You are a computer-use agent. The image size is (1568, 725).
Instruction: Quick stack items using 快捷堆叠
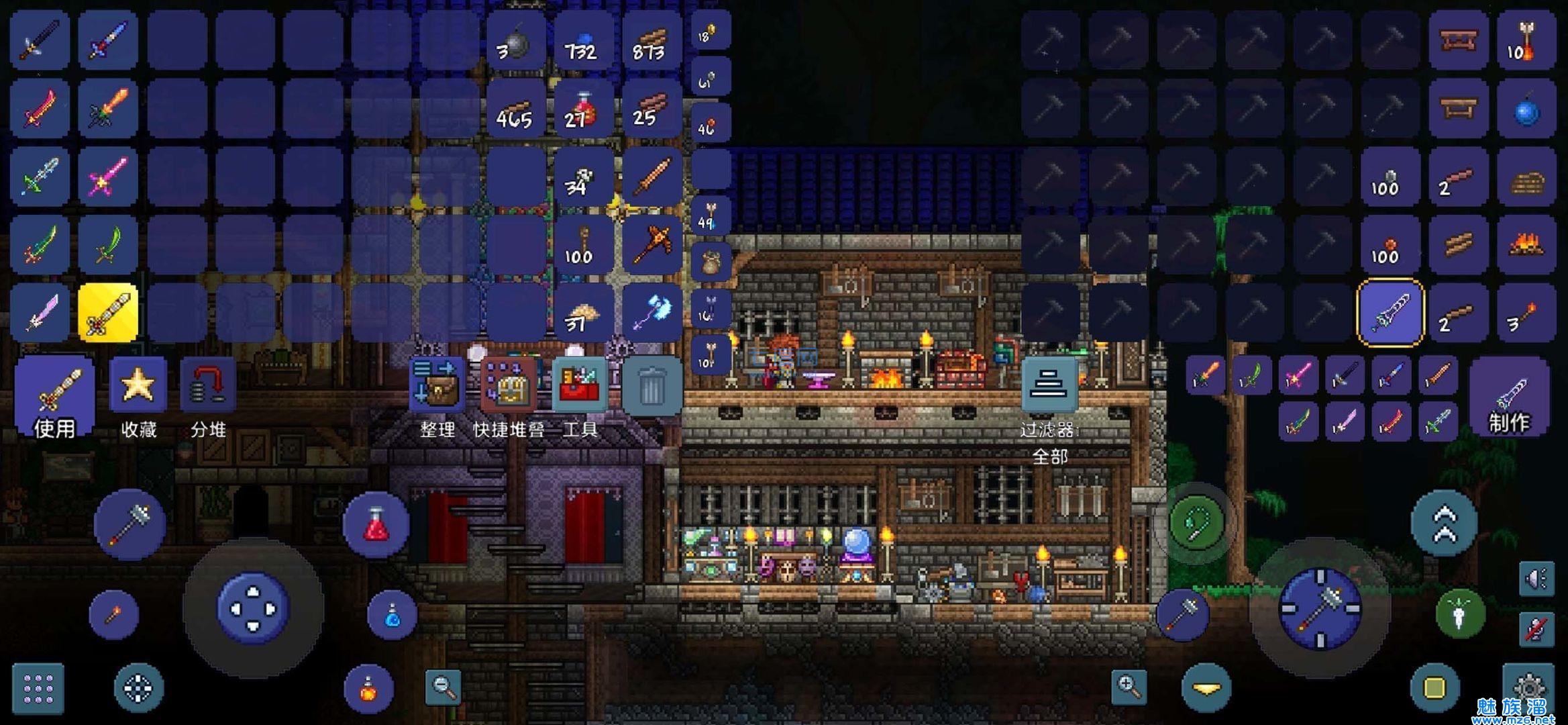(x=509, y=387)
